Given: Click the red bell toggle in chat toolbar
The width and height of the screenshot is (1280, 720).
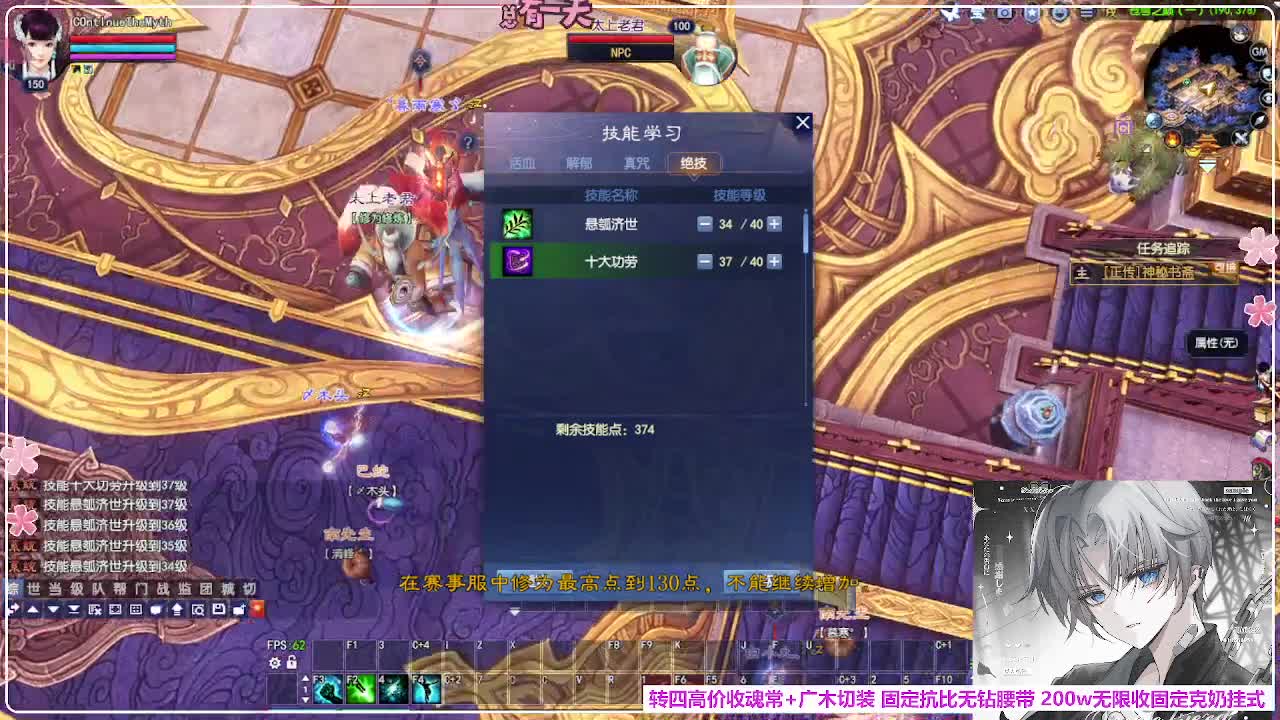Looking at the screenshot, I should [x=258, y=608].
